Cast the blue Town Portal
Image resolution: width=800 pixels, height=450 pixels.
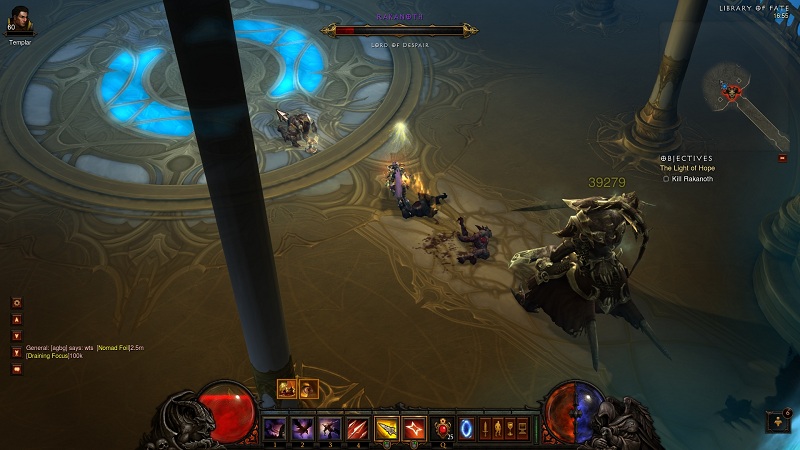click(466, 428)
